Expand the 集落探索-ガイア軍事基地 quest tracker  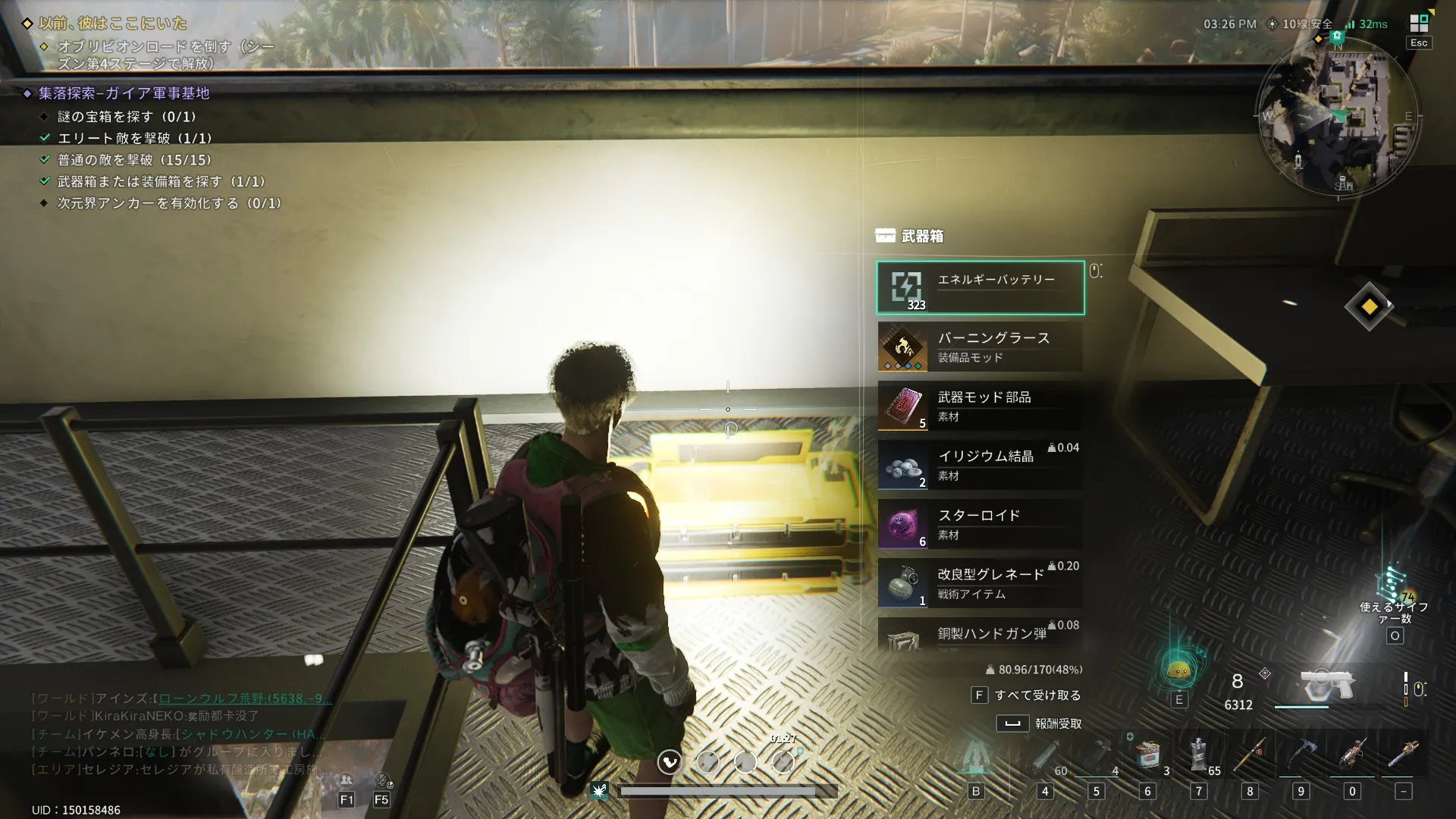tap(124, 93)
